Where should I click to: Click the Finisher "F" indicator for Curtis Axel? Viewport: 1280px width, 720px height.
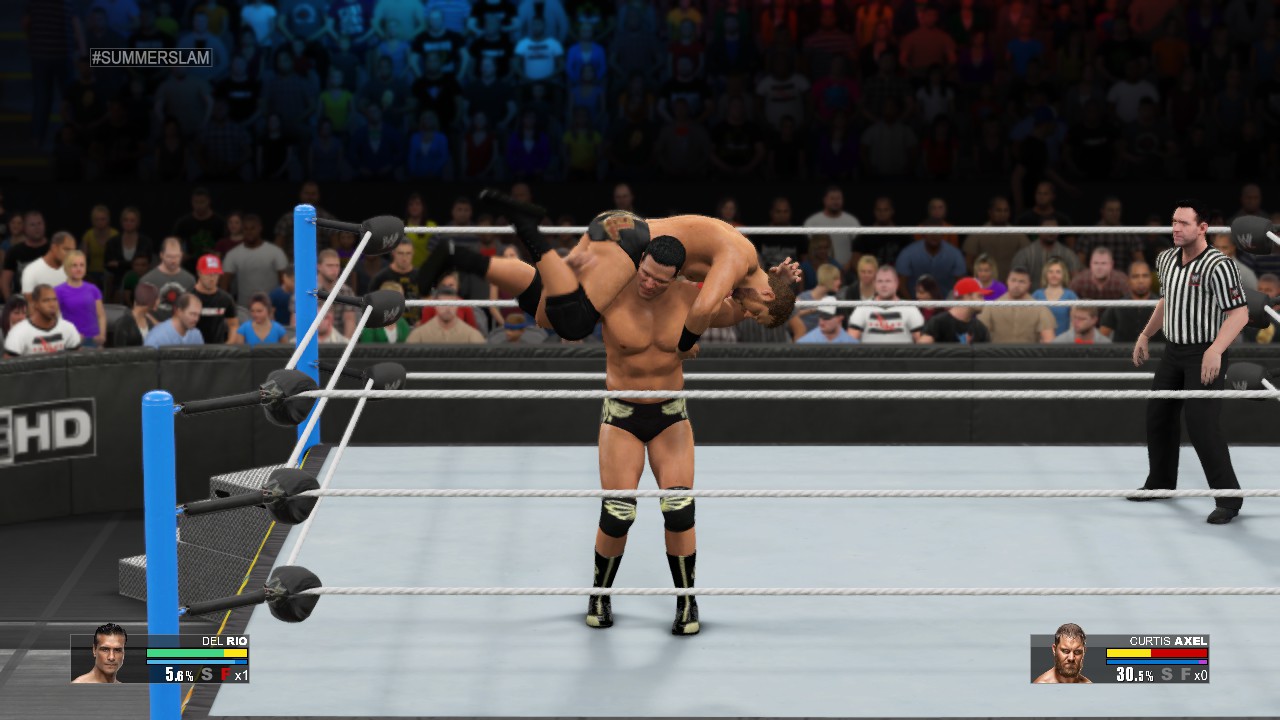1187,674
